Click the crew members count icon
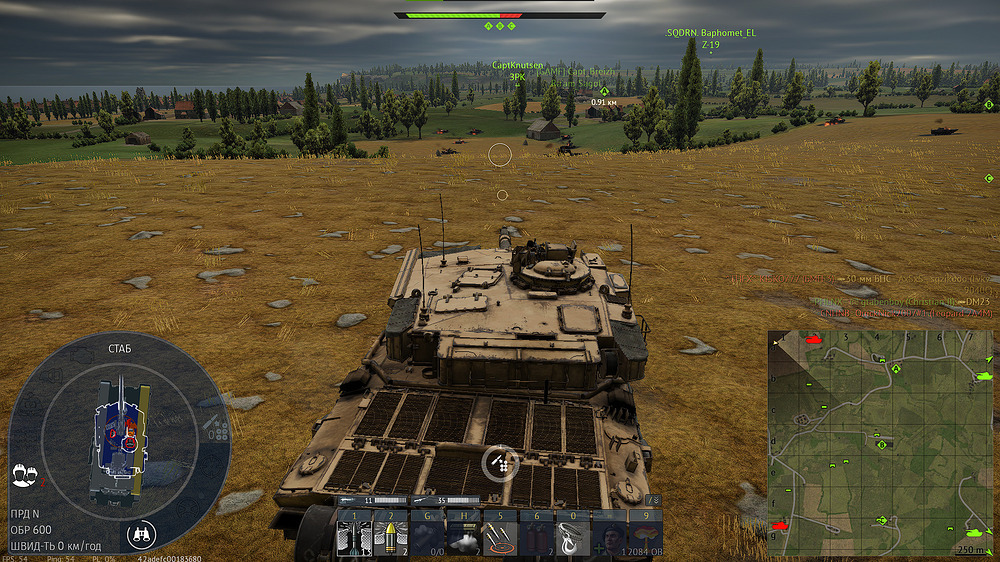This screenshot has width=1000, height=562. click(25, 474)
